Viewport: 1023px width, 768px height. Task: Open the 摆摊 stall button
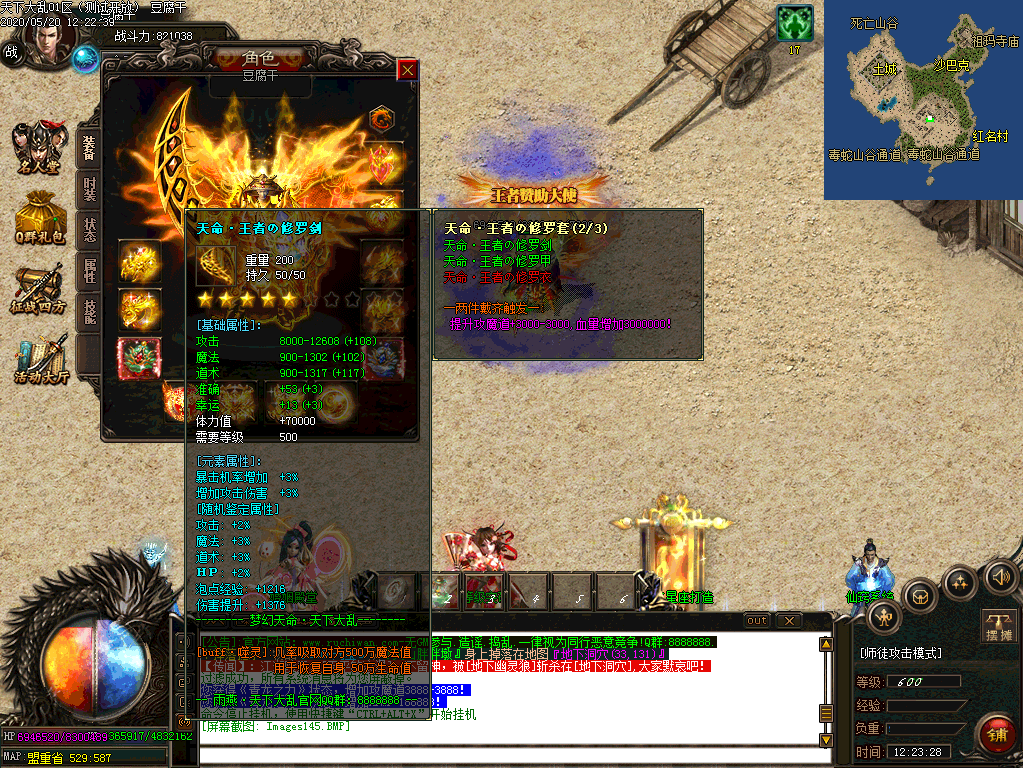pos(999,626)
